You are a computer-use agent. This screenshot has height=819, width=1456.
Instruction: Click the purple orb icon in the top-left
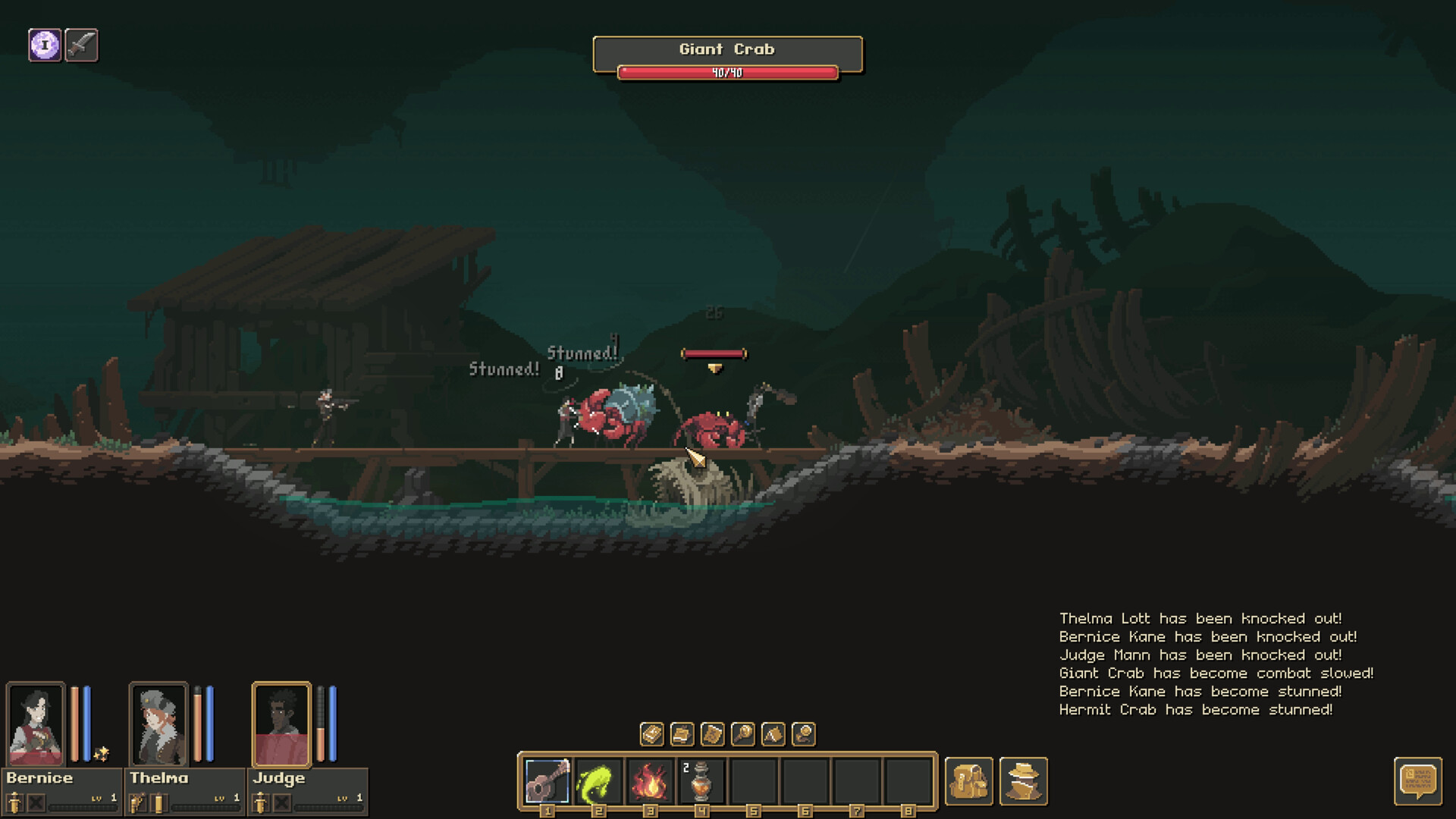tap(45, 44)
